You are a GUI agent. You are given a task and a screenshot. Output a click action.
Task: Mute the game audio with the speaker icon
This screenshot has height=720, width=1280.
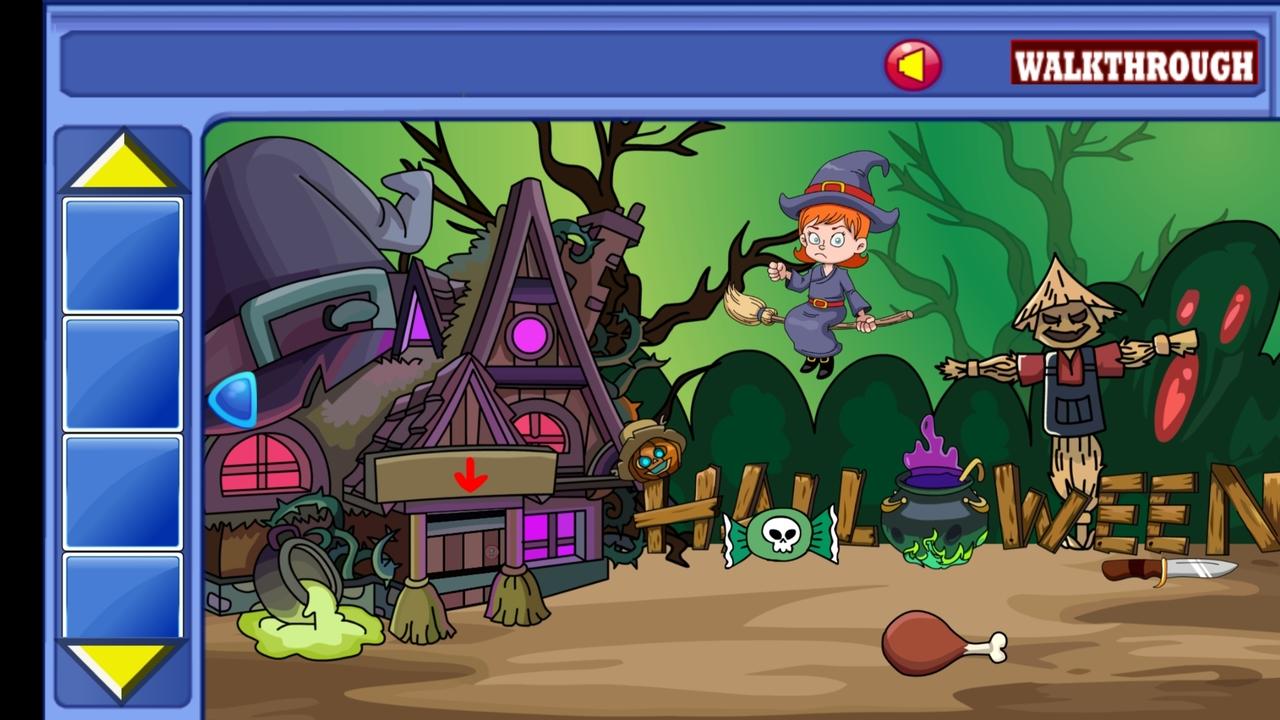913,63
